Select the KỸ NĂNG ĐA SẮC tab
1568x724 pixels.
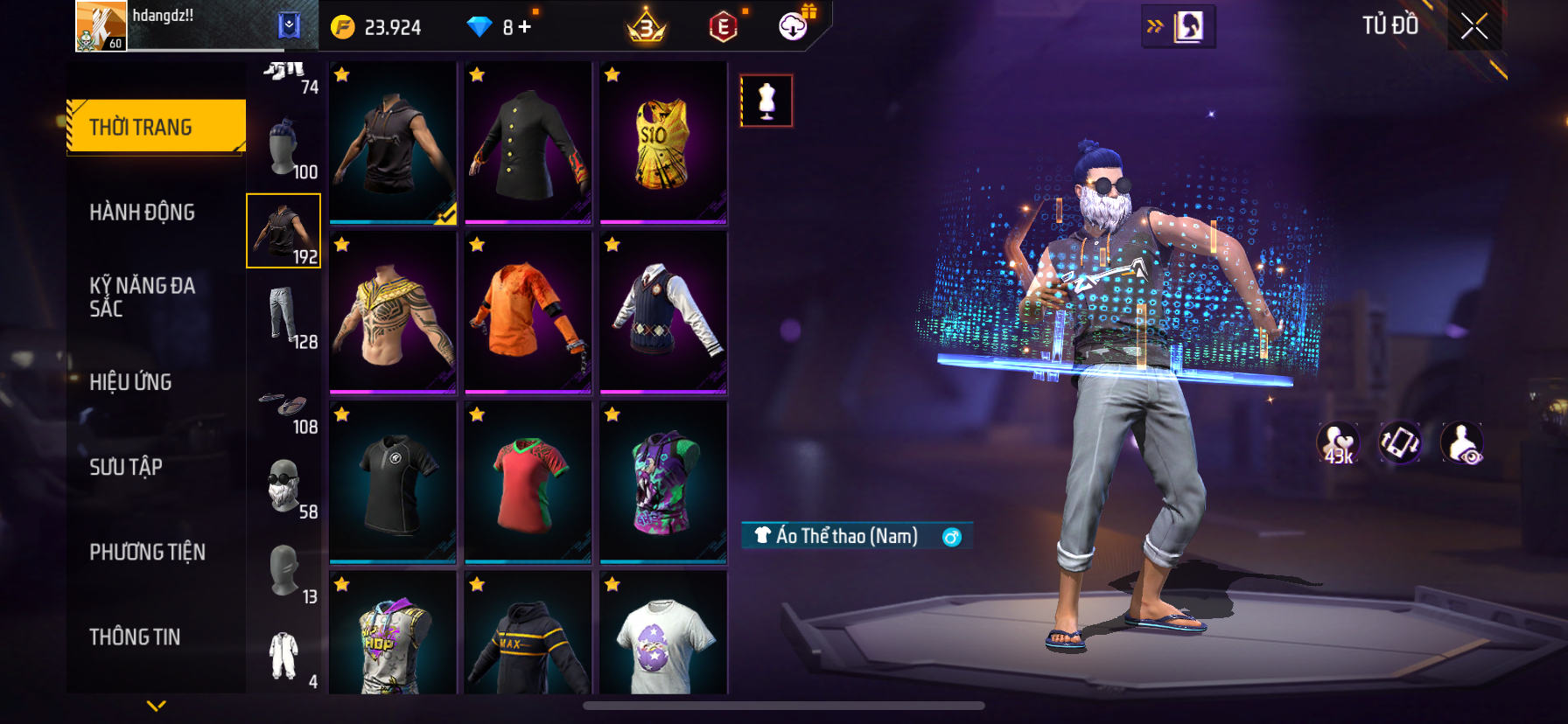coord(142,297)
